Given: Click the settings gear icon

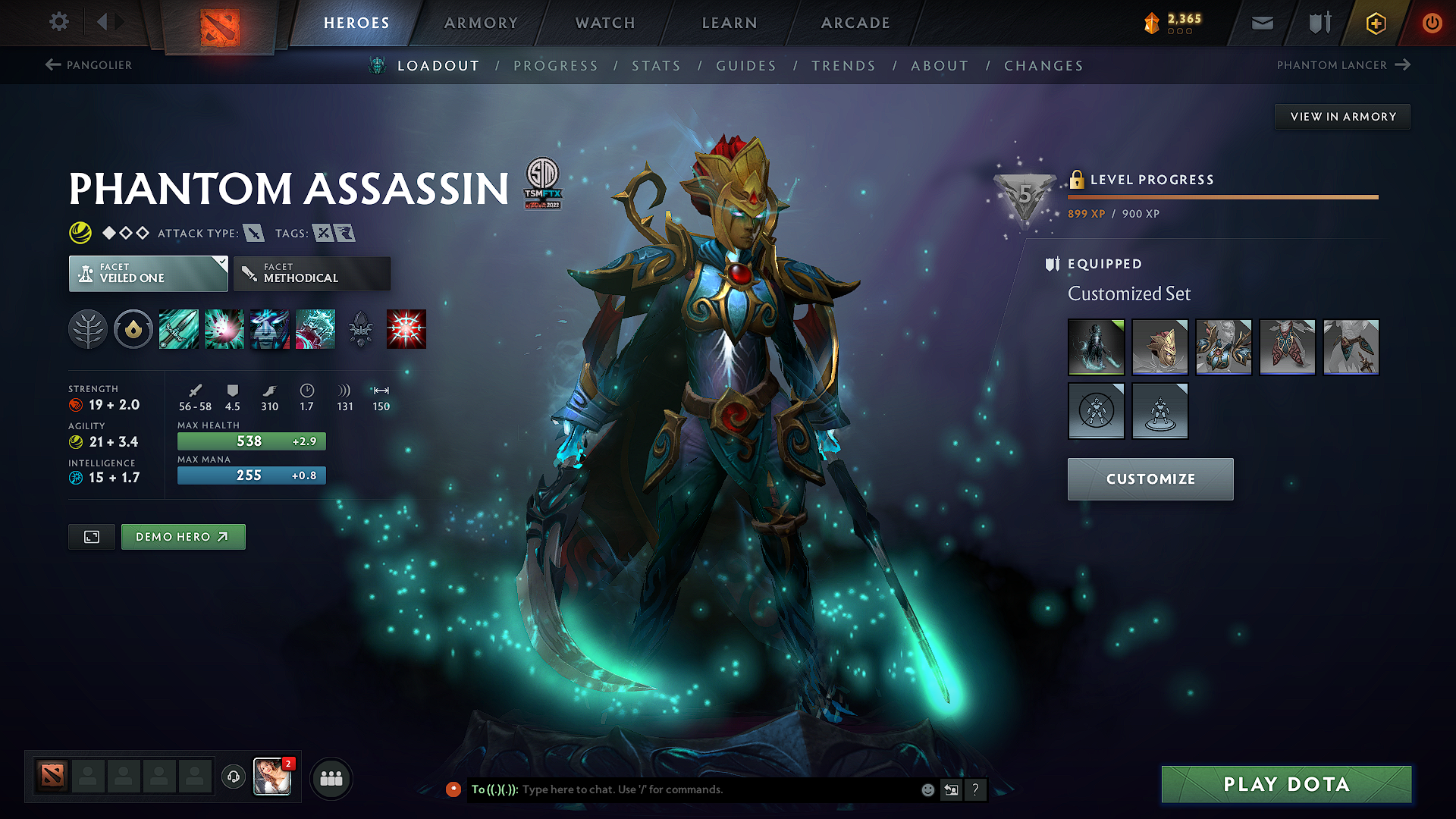Looking at the screenshot, I should coord(58,22).
